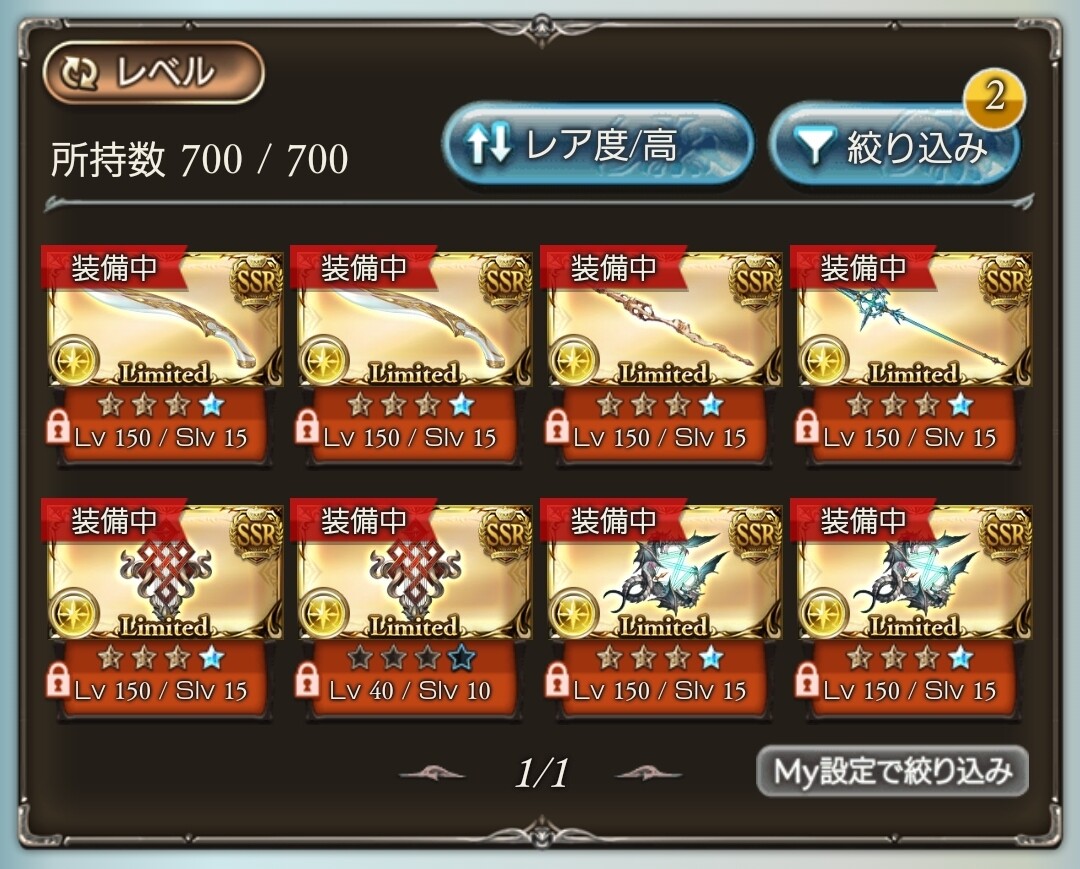Toggle the レア度/高 sort order button

point(597,146)
